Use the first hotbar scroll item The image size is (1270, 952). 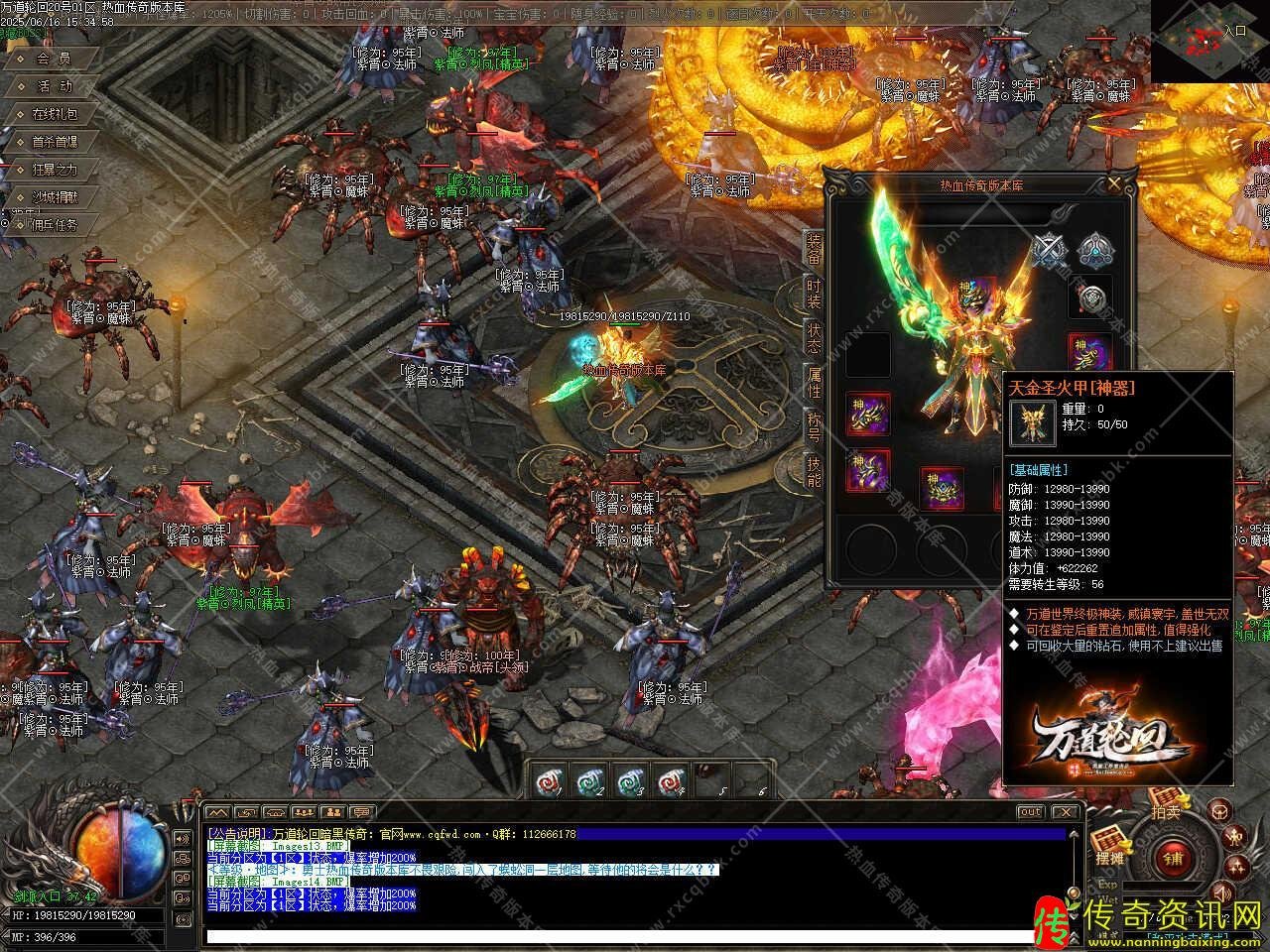coord(546,780)
